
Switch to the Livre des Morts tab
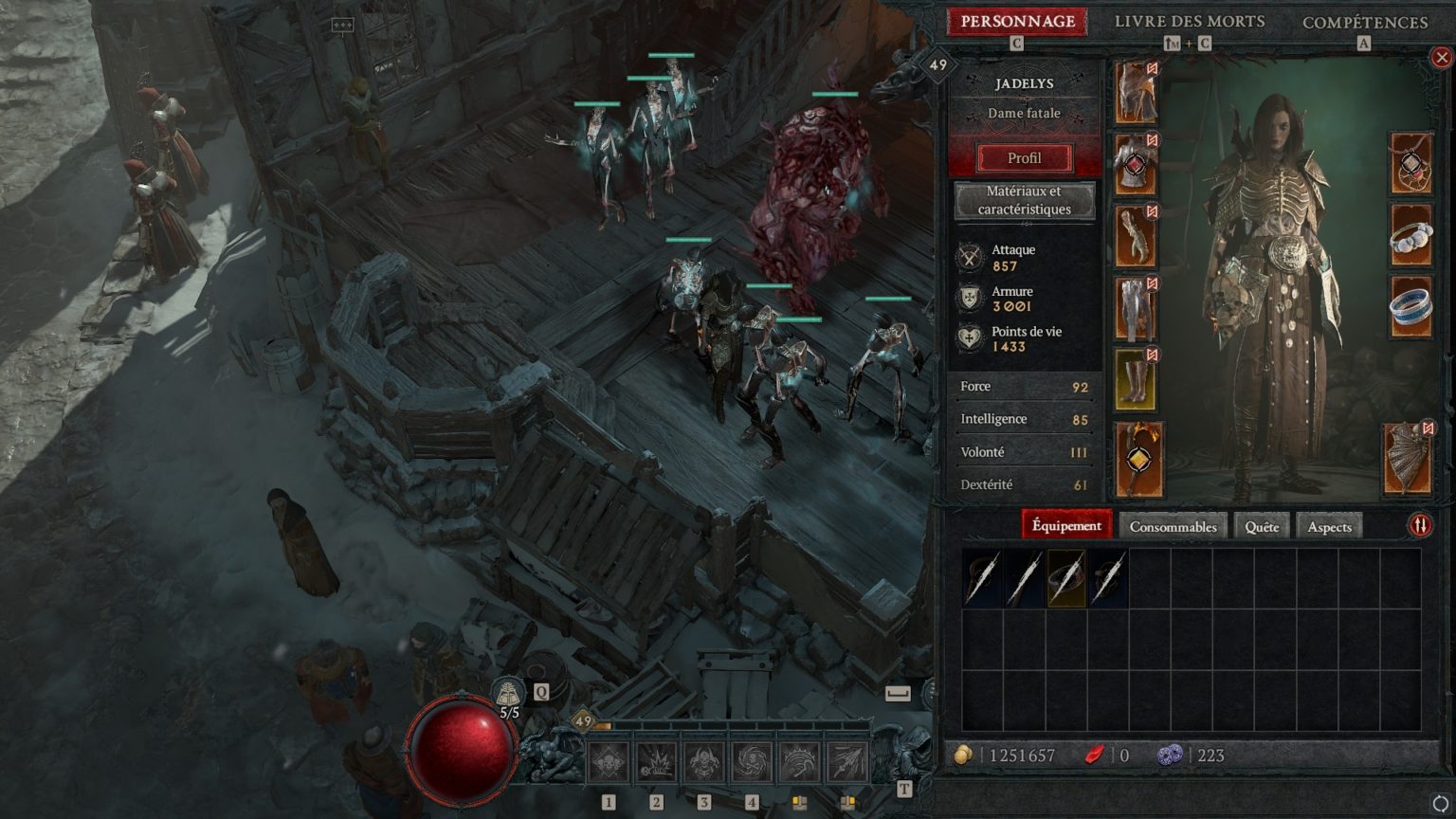point(1189,22)
